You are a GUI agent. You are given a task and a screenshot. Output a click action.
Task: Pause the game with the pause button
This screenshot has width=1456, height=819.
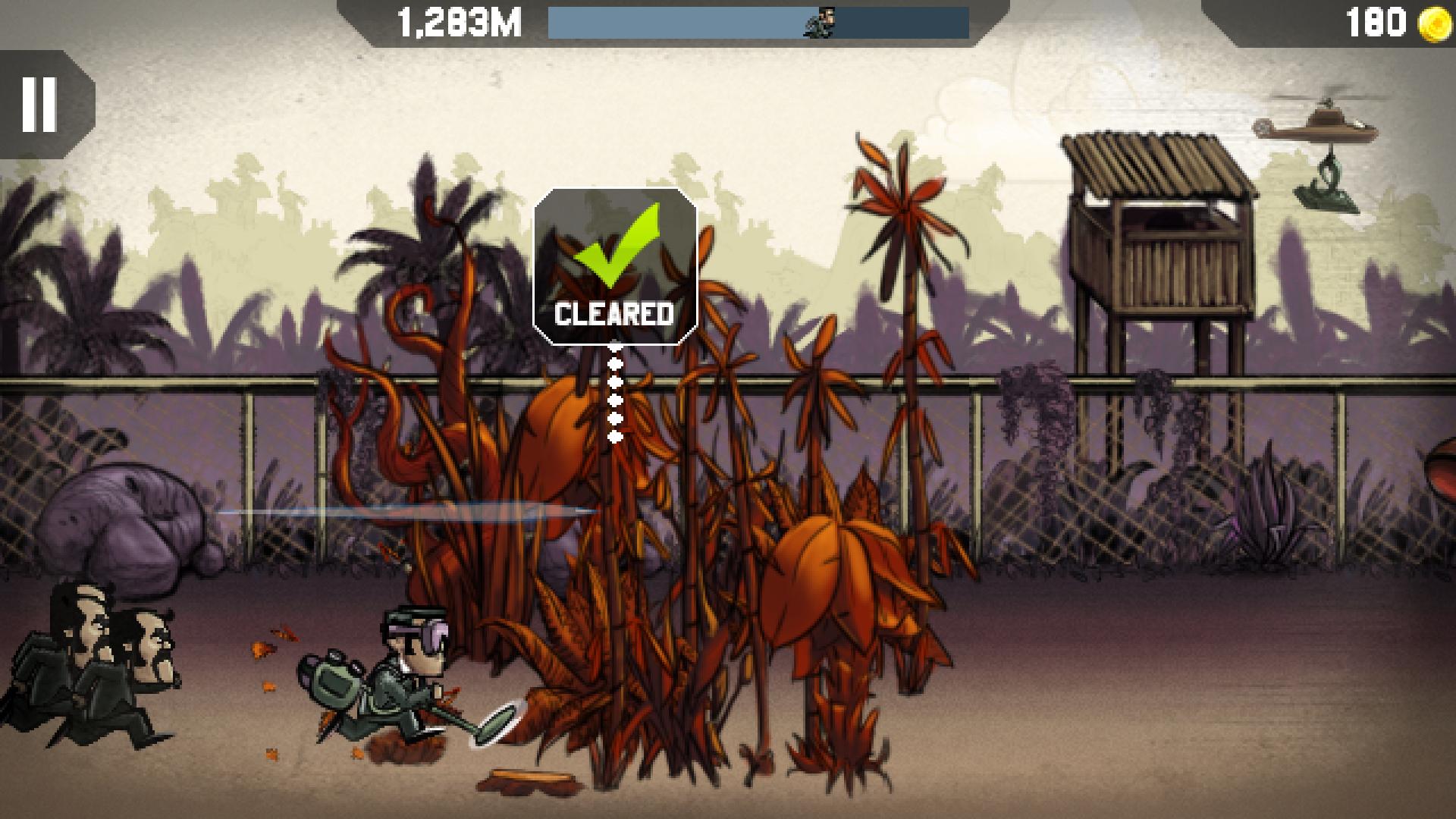pos(40,105)
